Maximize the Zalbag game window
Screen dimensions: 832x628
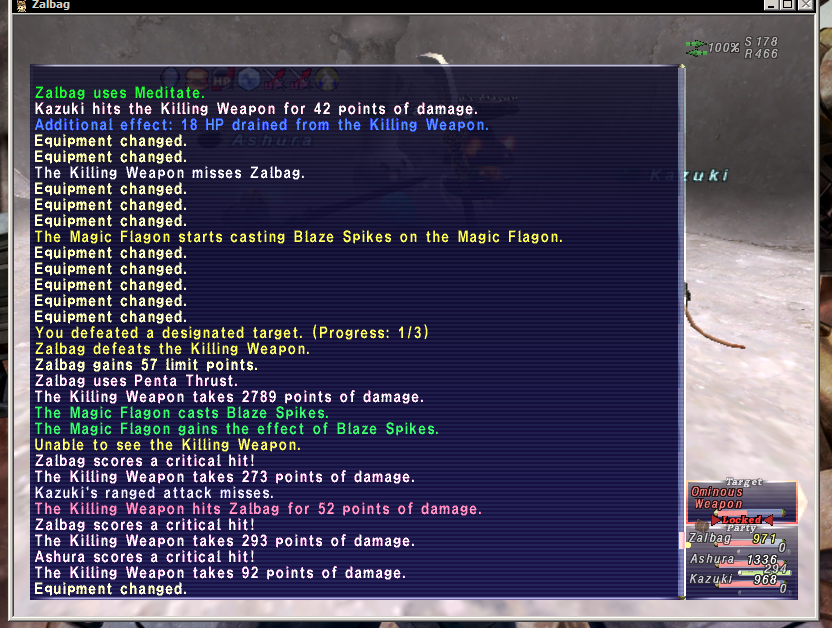787,6
